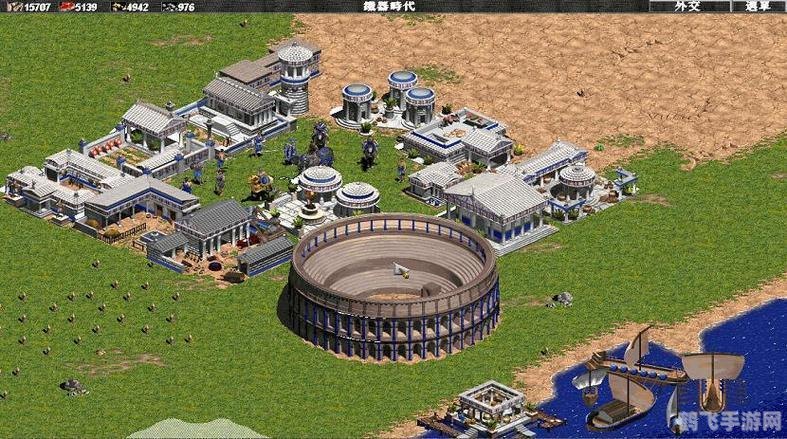Image resolution: width=787 pixels, height=439 pixels.
Task: Open the 外交 diplomacy panel
Action: point(687,6)
